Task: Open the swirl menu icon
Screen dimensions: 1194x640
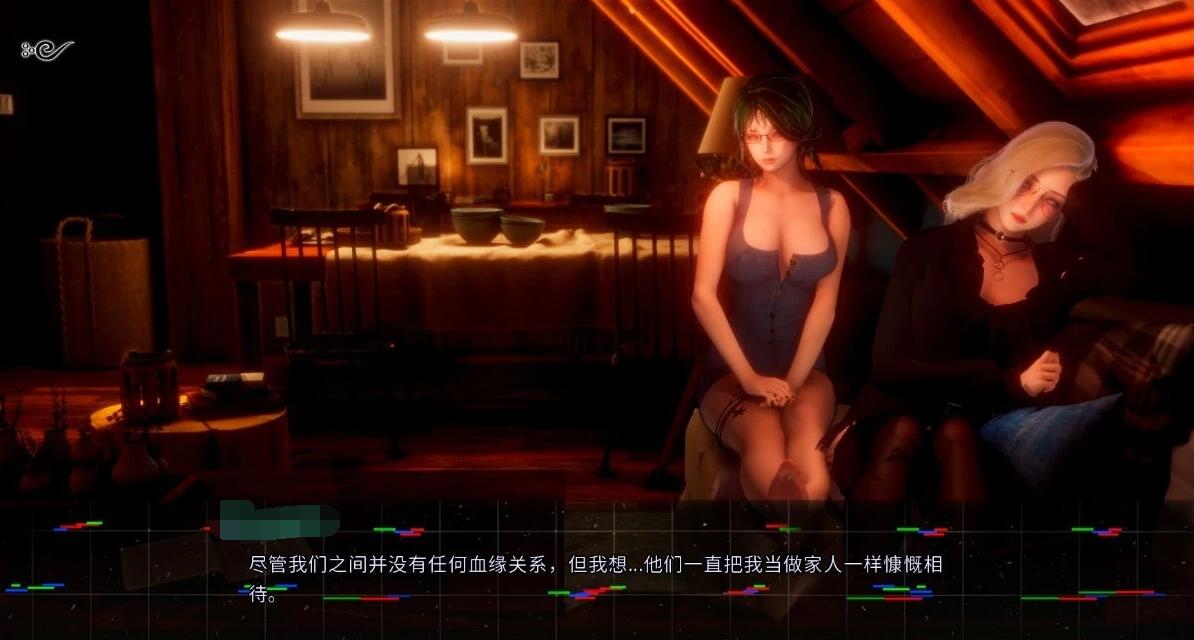Action: coord(47,49)
